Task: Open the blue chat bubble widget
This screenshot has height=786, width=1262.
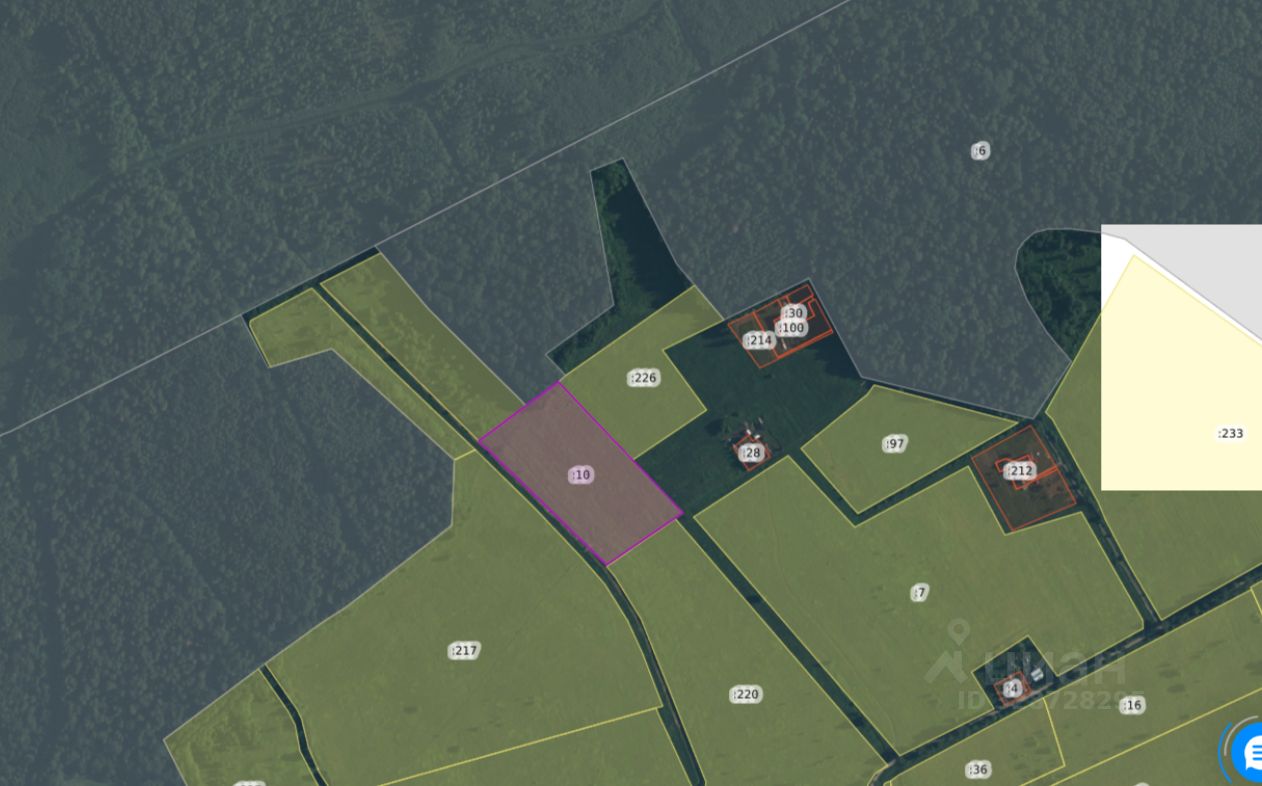Action: 1247,752
